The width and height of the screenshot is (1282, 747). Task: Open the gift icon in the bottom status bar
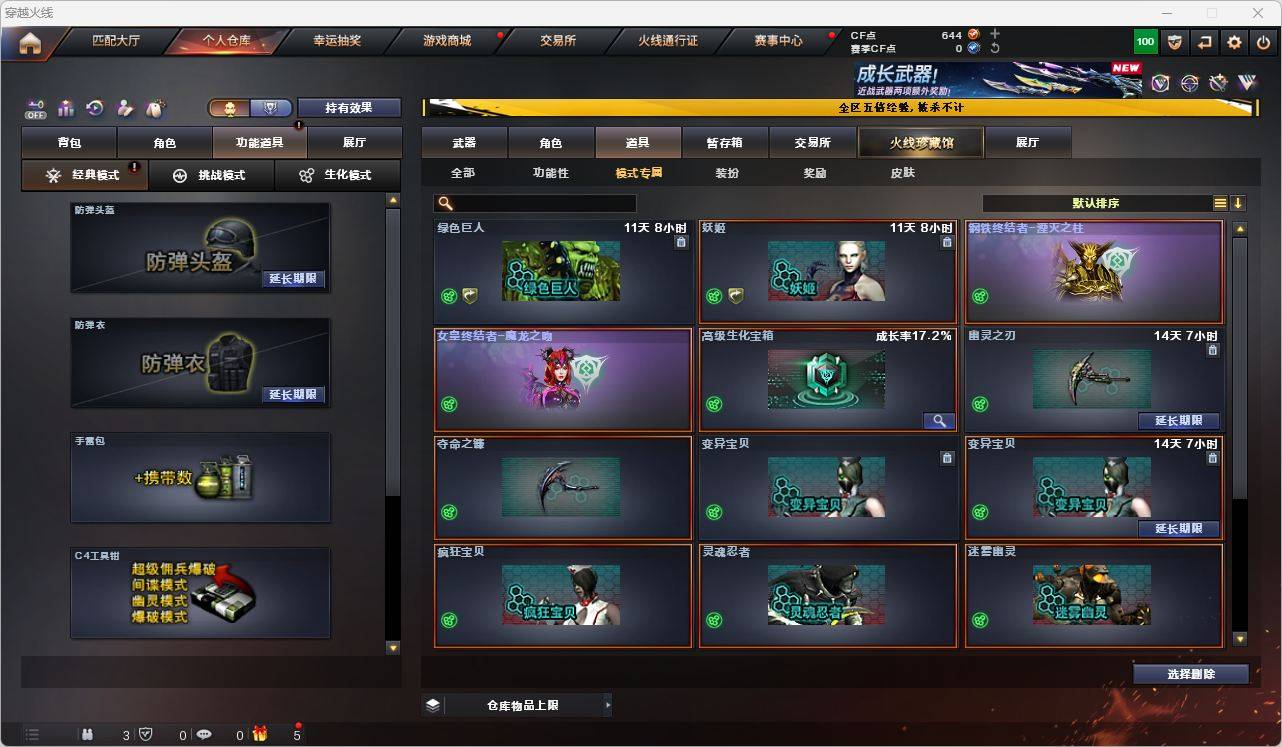[260, 734]
